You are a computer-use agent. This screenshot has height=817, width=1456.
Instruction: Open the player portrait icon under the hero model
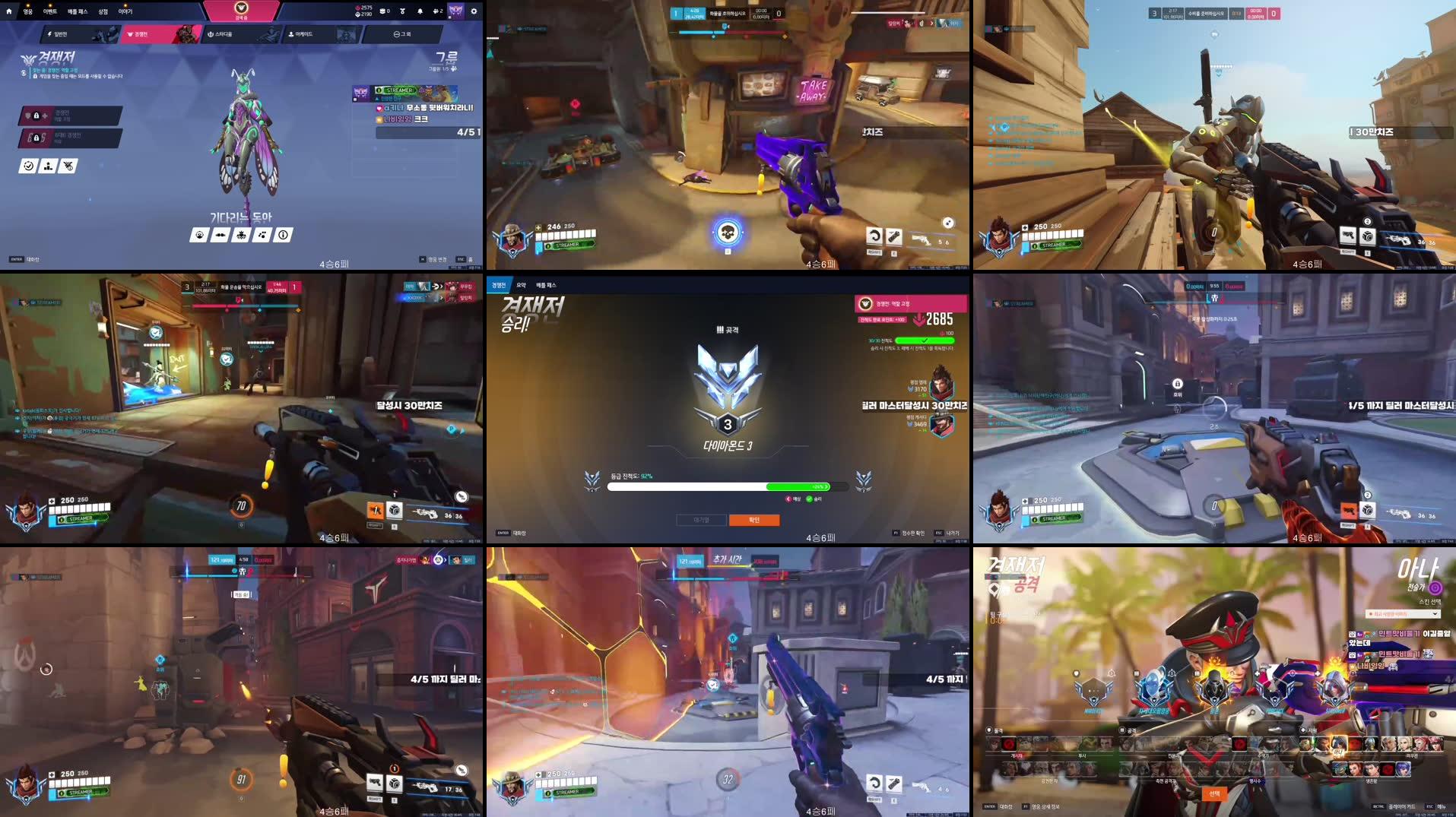coord(200,235)
